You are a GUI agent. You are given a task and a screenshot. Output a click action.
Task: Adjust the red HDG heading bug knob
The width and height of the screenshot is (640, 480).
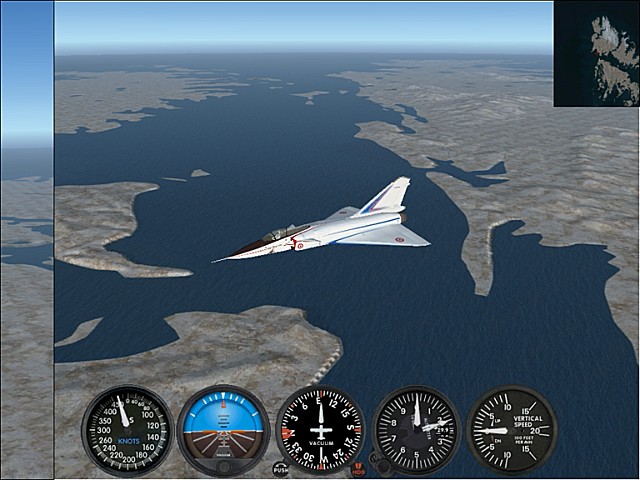click(x=358, y=468)
